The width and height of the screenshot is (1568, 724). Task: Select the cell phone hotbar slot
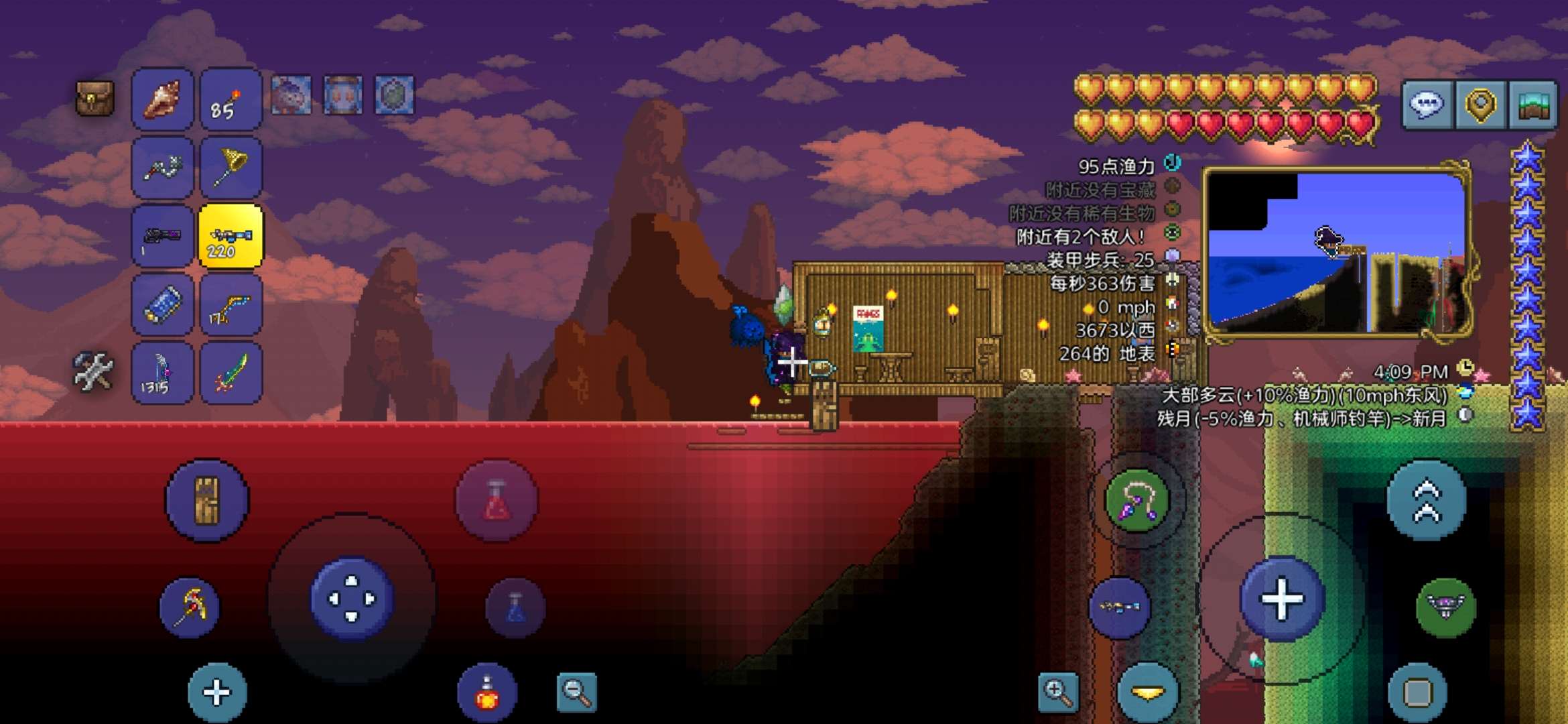(x=163, y=305)
